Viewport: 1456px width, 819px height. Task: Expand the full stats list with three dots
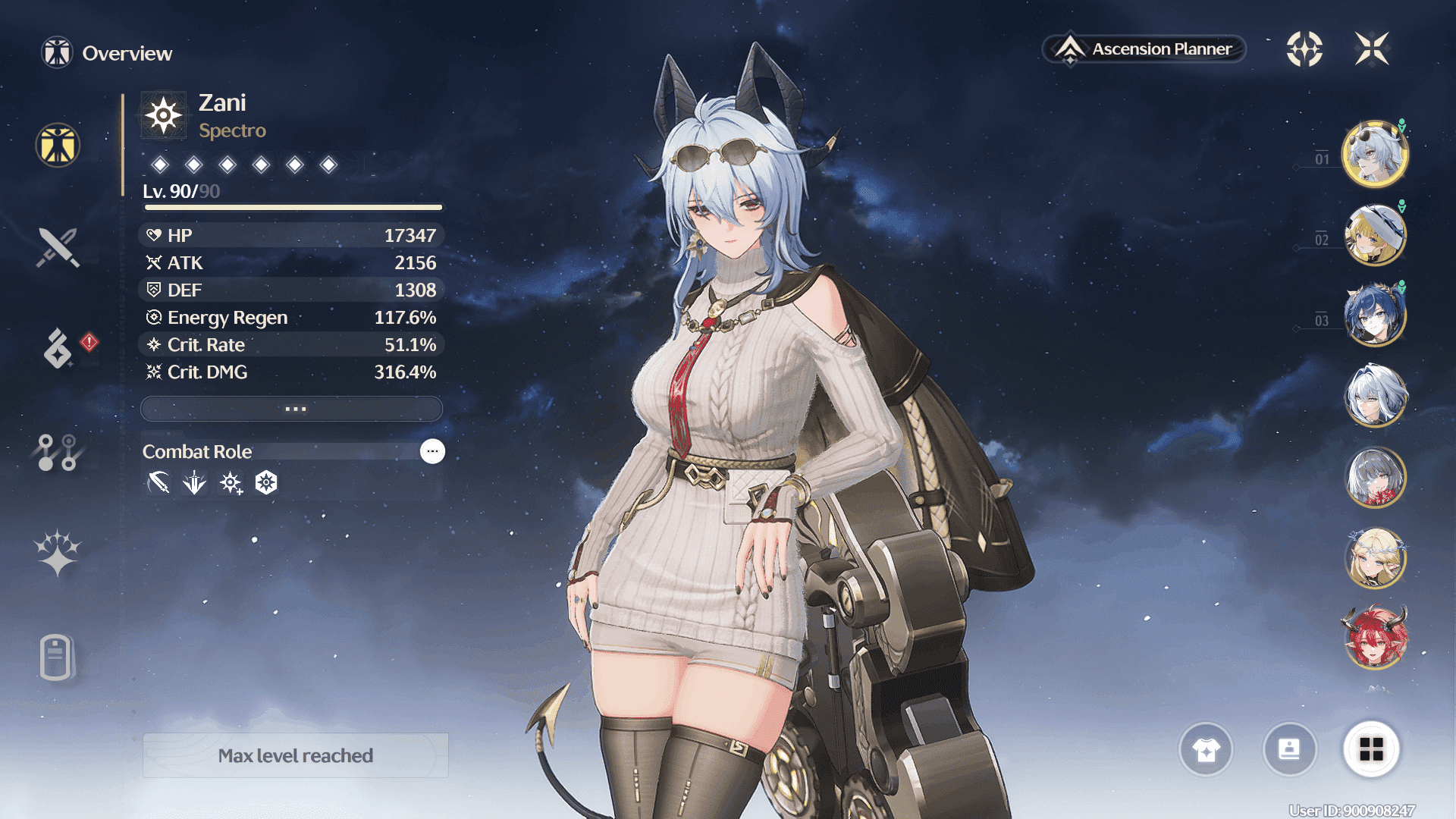pyautogui.click(x=292, y=409)
